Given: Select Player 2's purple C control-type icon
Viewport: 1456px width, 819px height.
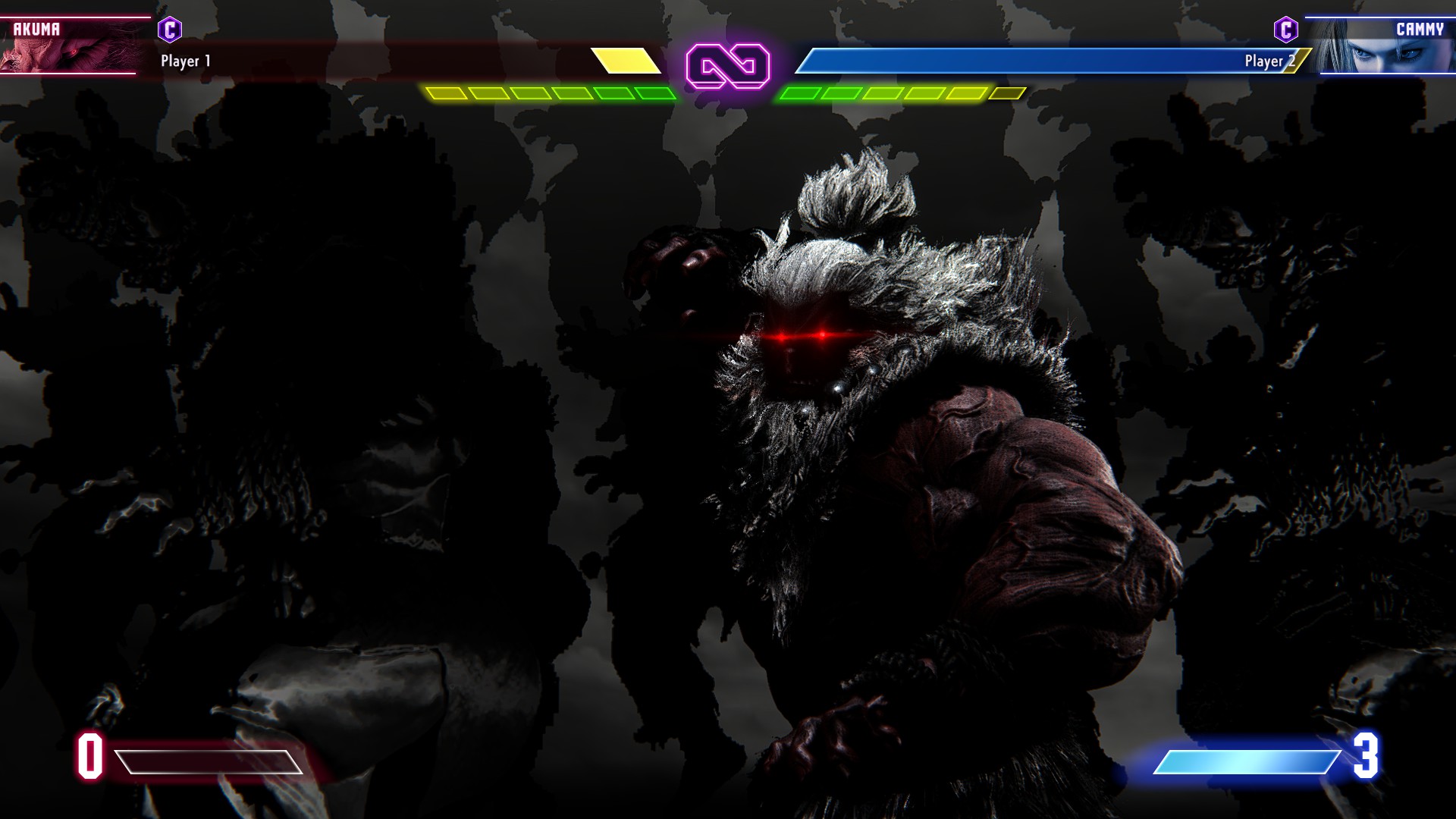Looking at the screenshot, I should (1285, 30).
